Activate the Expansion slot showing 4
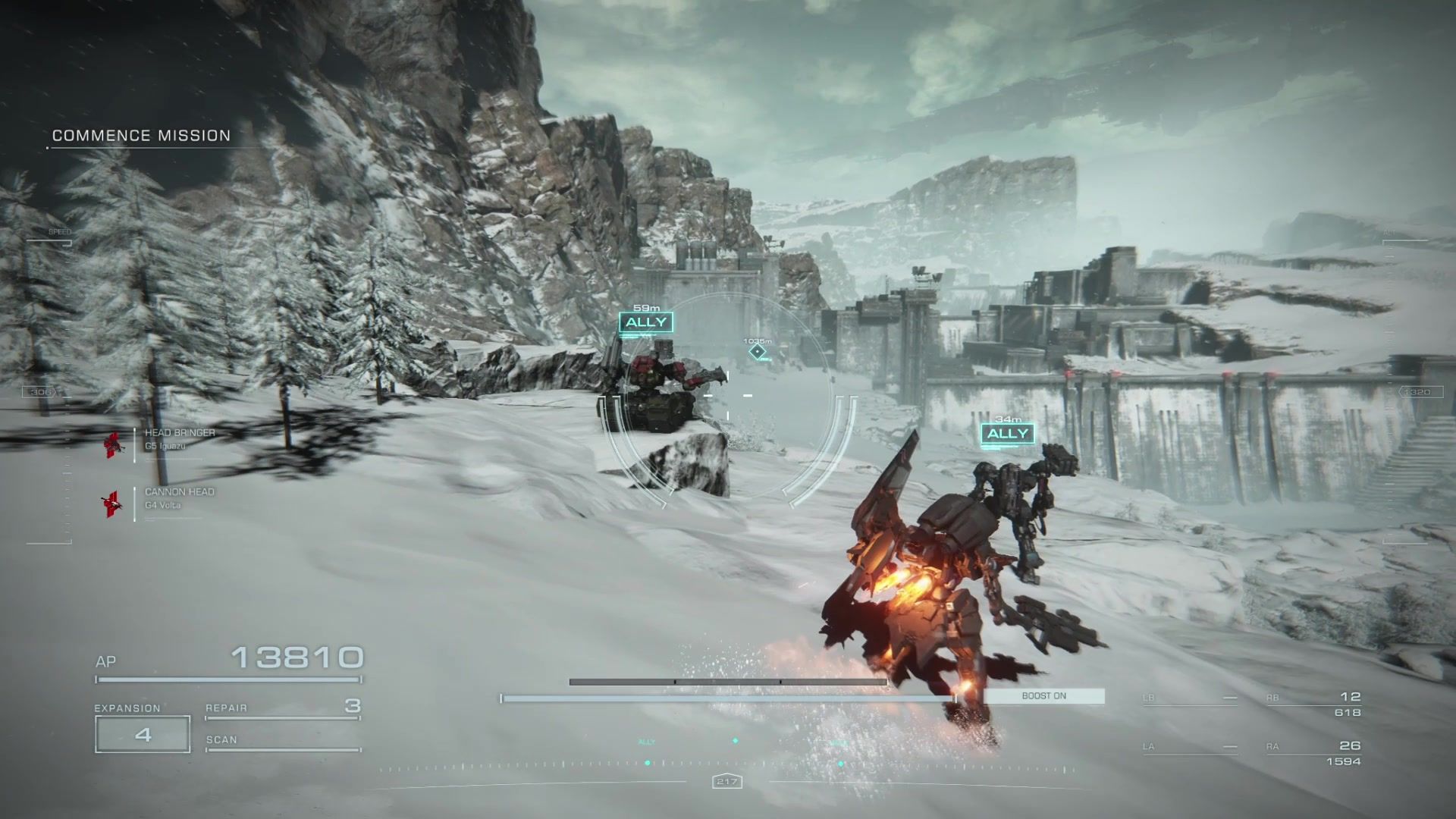Screen dimensions: 1456x819 (x=143, y=734)
